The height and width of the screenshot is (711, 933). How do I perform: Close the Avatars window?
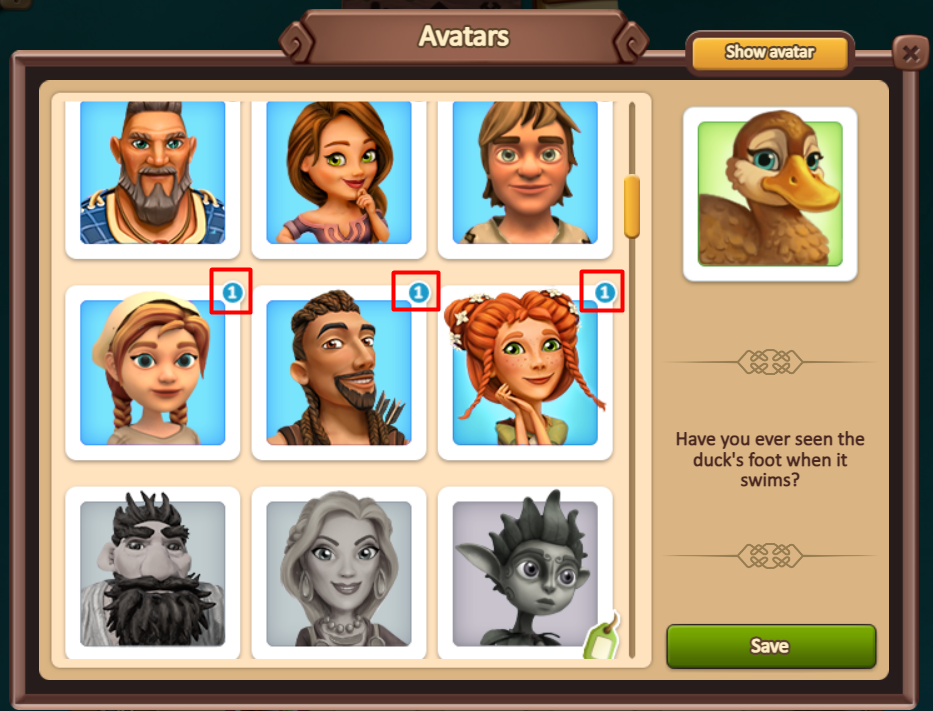(909, 53)
